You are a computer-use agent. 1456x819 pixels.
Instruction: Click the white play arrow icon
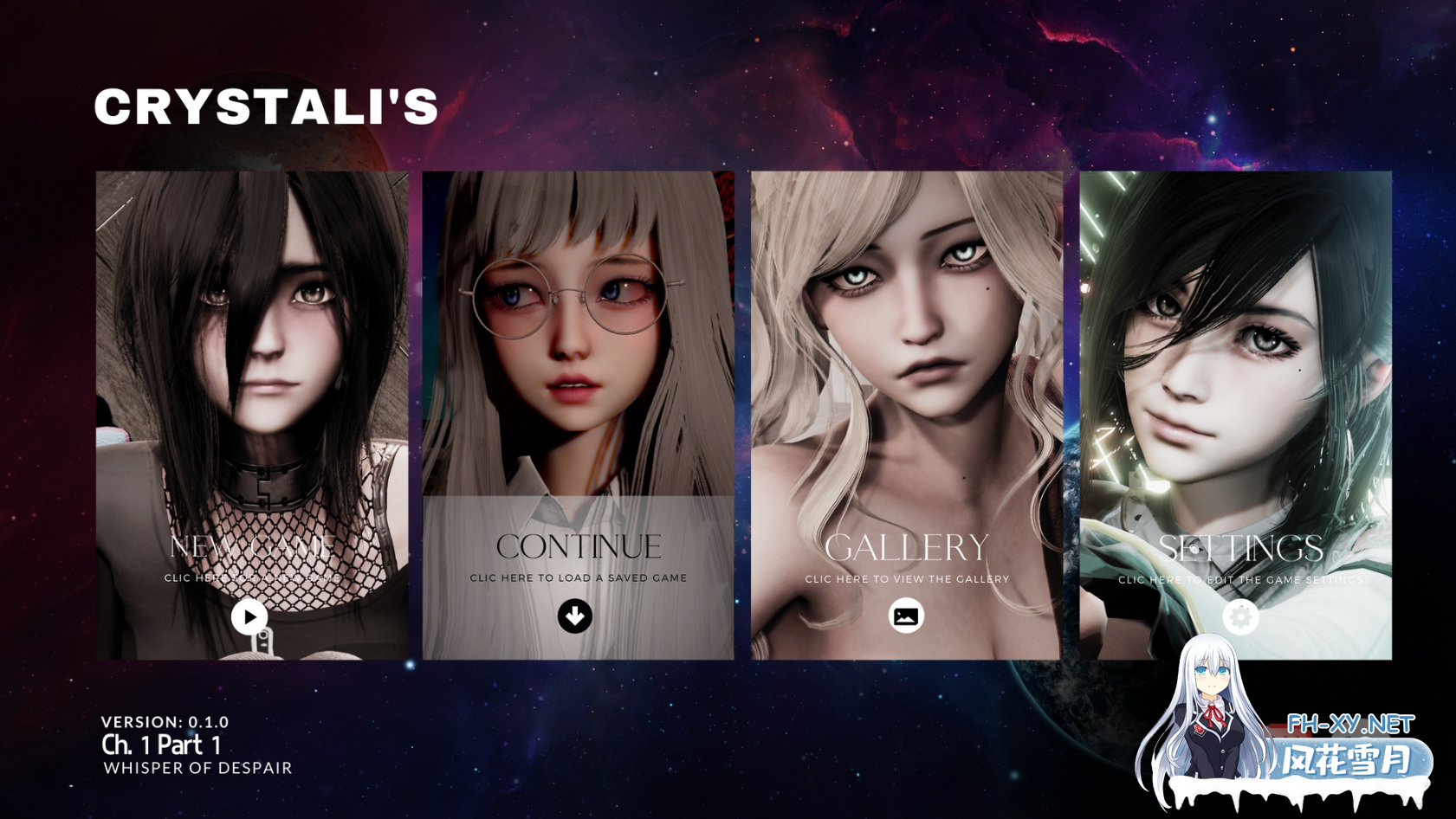click(x=249, y=616)
